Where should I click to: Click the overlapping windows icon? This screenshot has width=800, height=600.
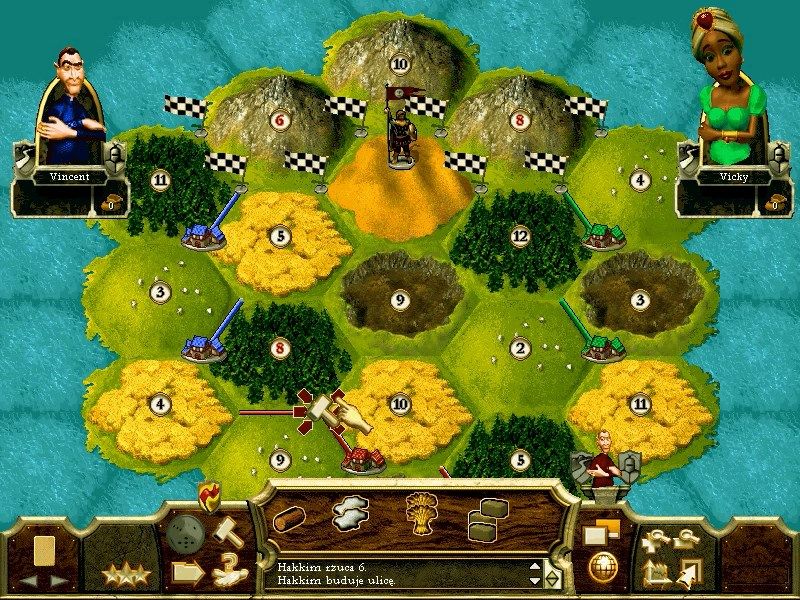[602, 531]
